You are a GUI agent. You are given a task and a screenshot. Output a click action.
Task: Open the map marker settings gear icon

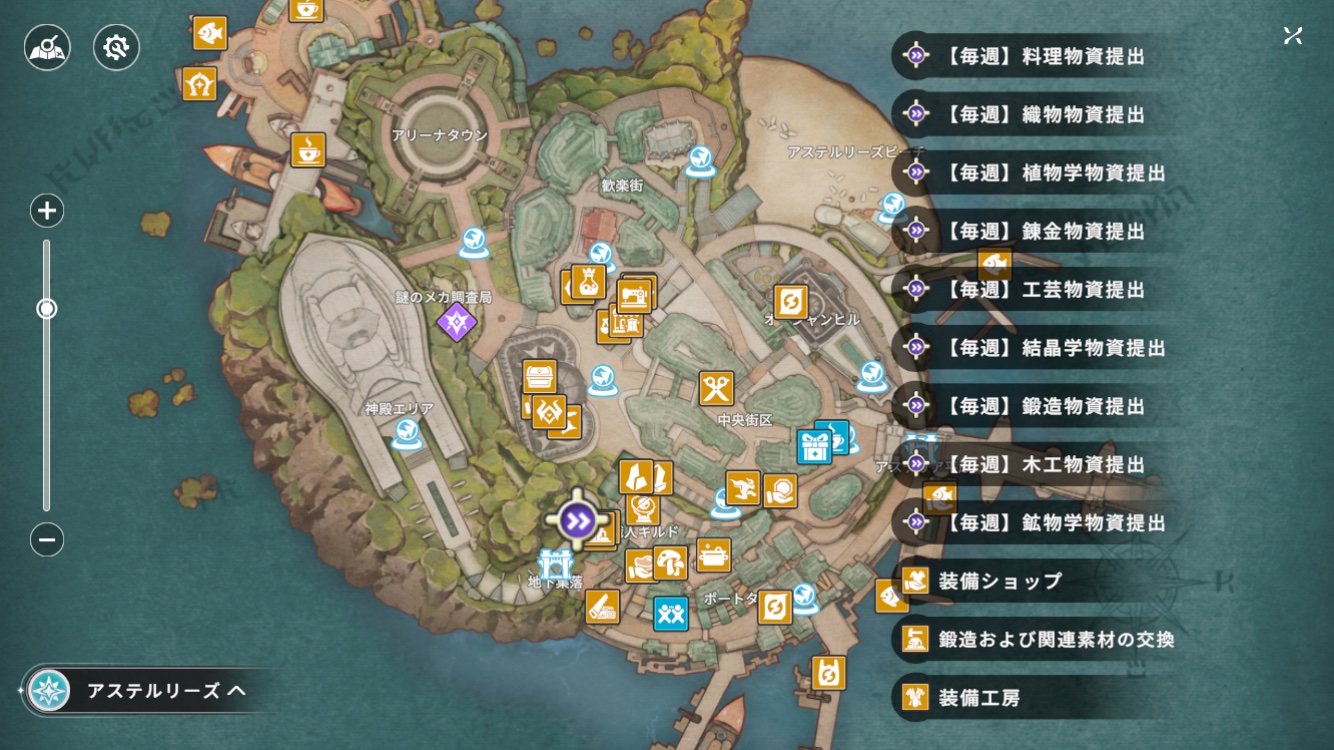coord(116,47)
